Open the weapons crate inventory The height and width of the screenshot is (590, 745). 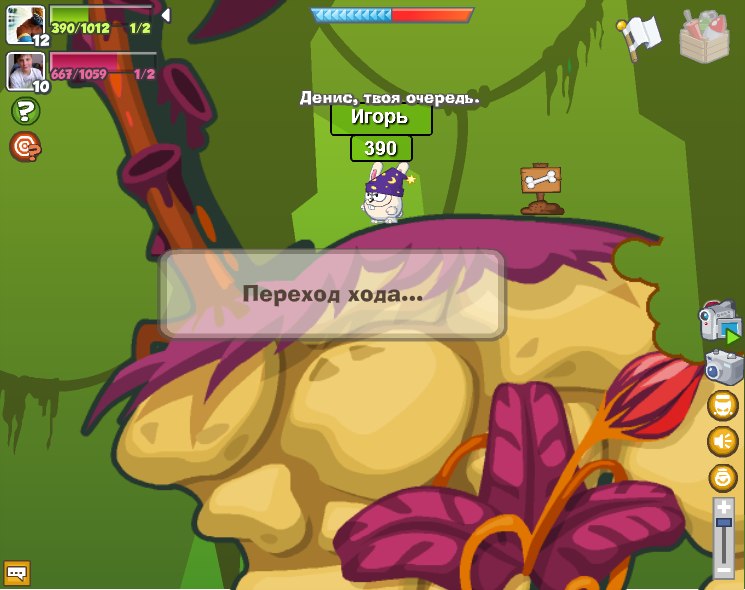click(704, 36)
